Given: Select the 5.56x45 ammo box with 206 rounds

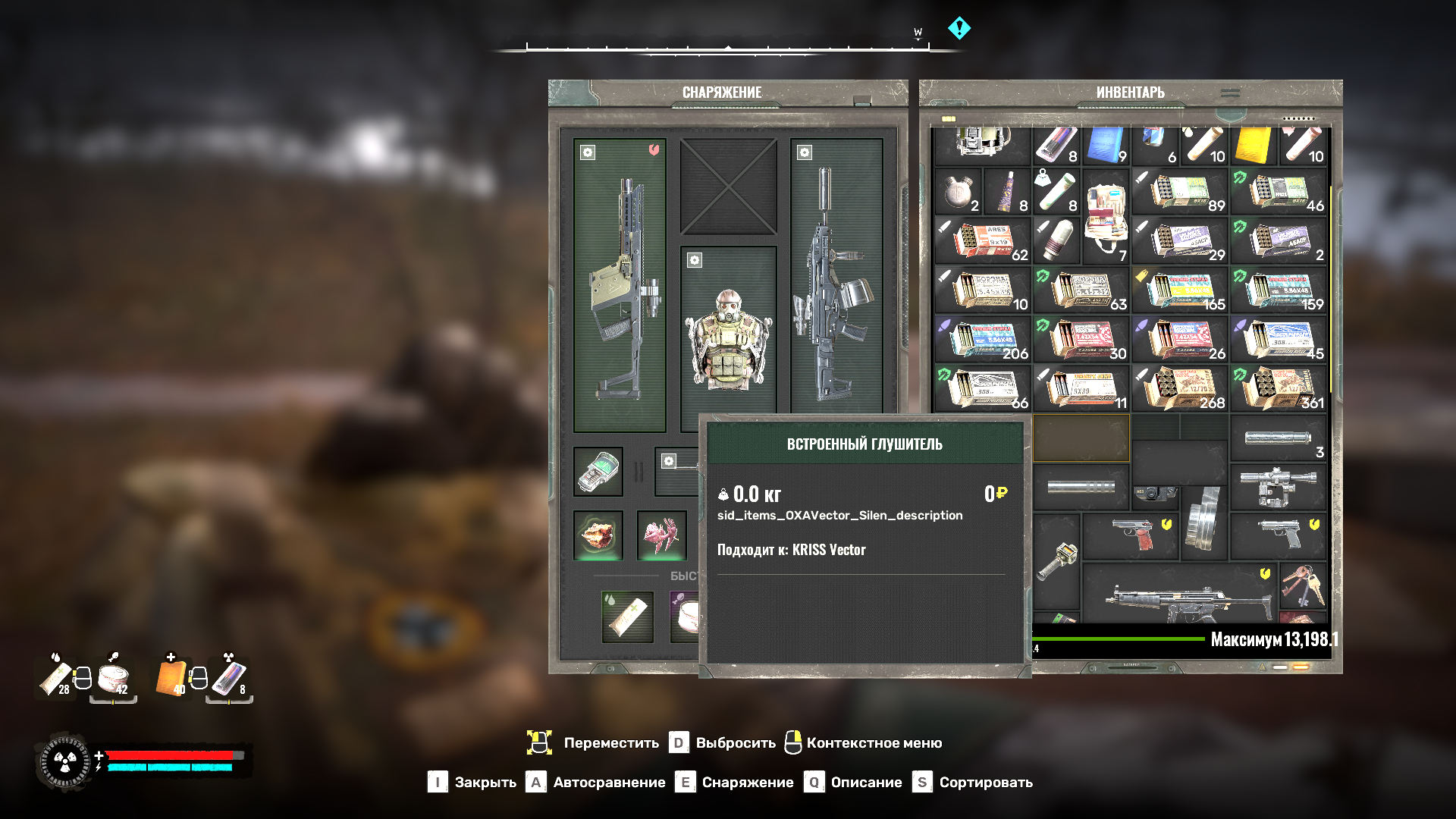Looking at the screenshot, I should [982, 339].
